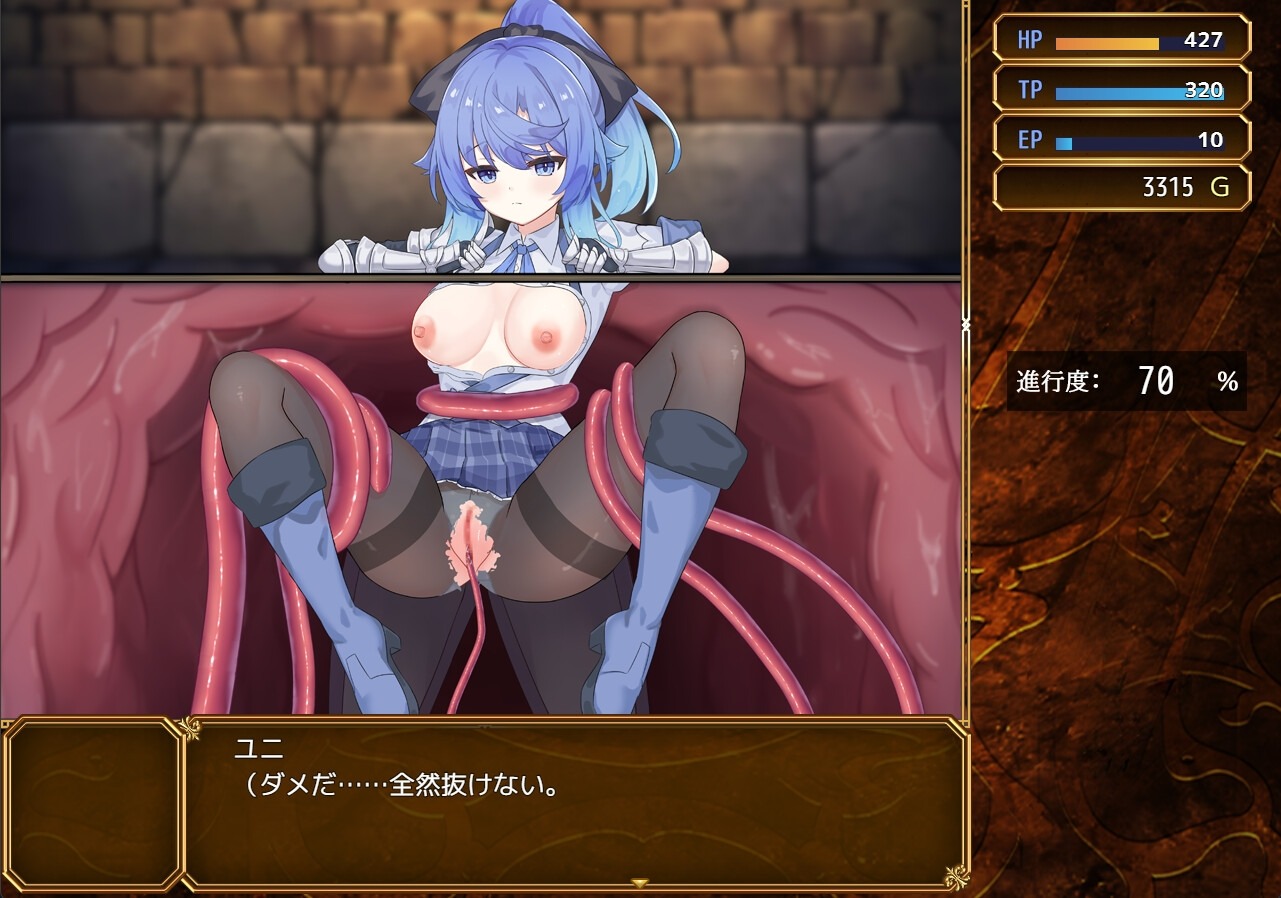The height and width of the screenshot is (898, 1281).
Task: Click the dialogue message box to continue
Action: point(574,803)
